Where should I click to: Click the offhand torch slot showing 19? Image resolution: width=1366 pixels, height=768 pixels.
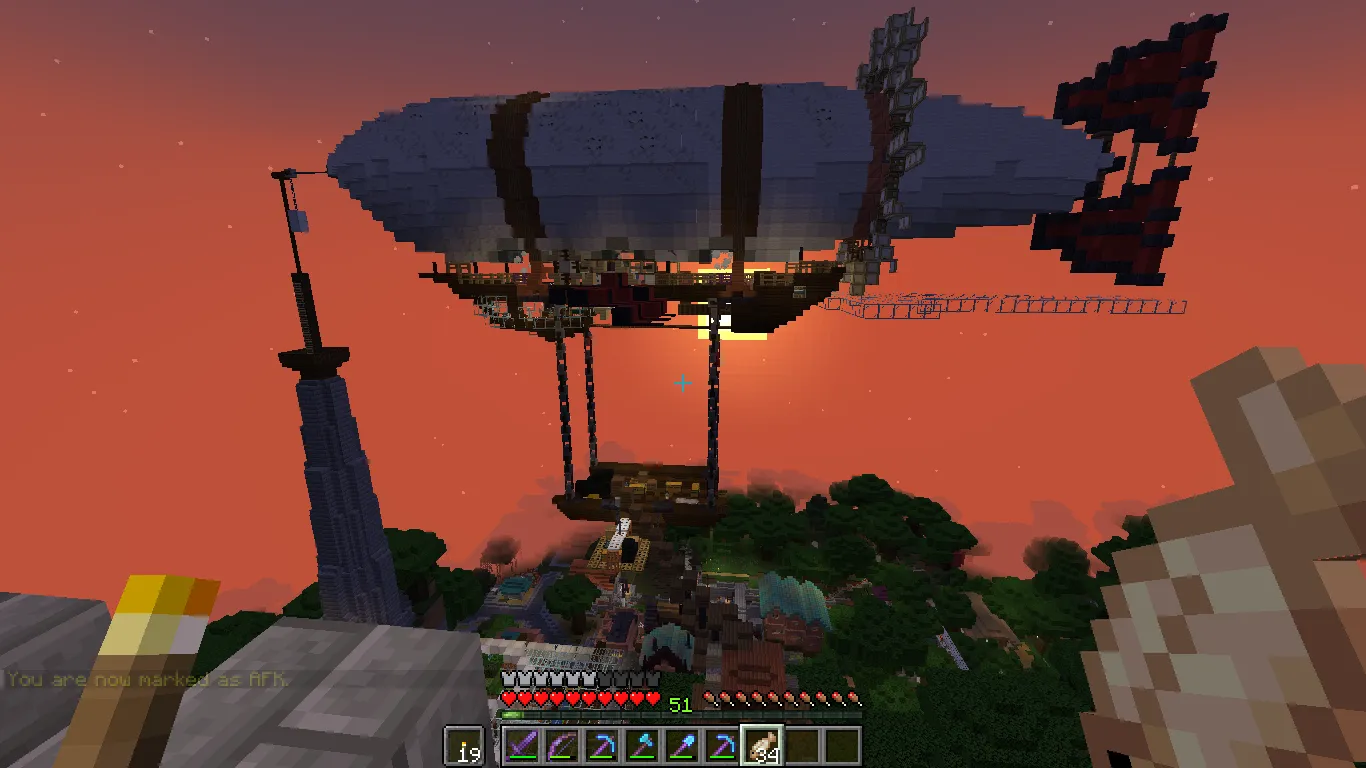pos(463,746)
